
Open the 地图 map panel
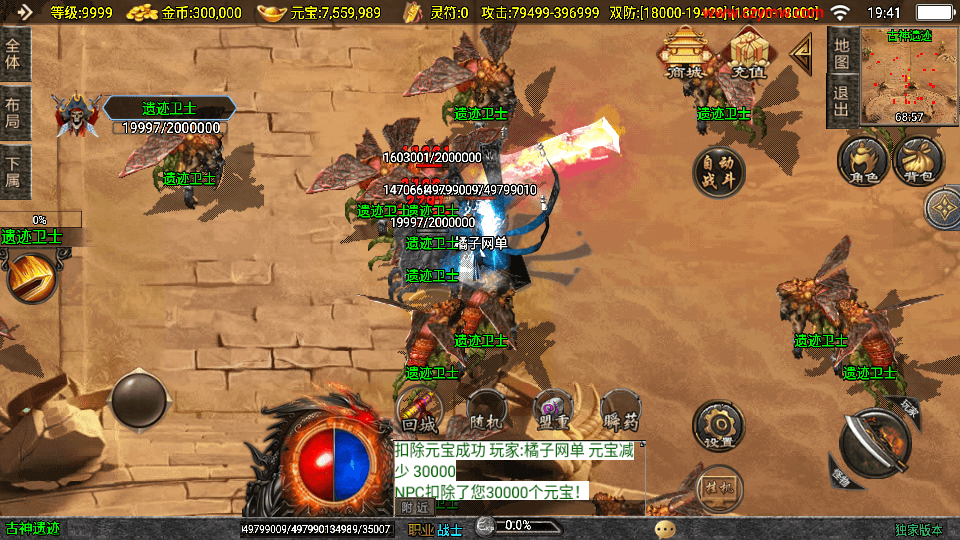pyautogui.click(x=842, y=53)
